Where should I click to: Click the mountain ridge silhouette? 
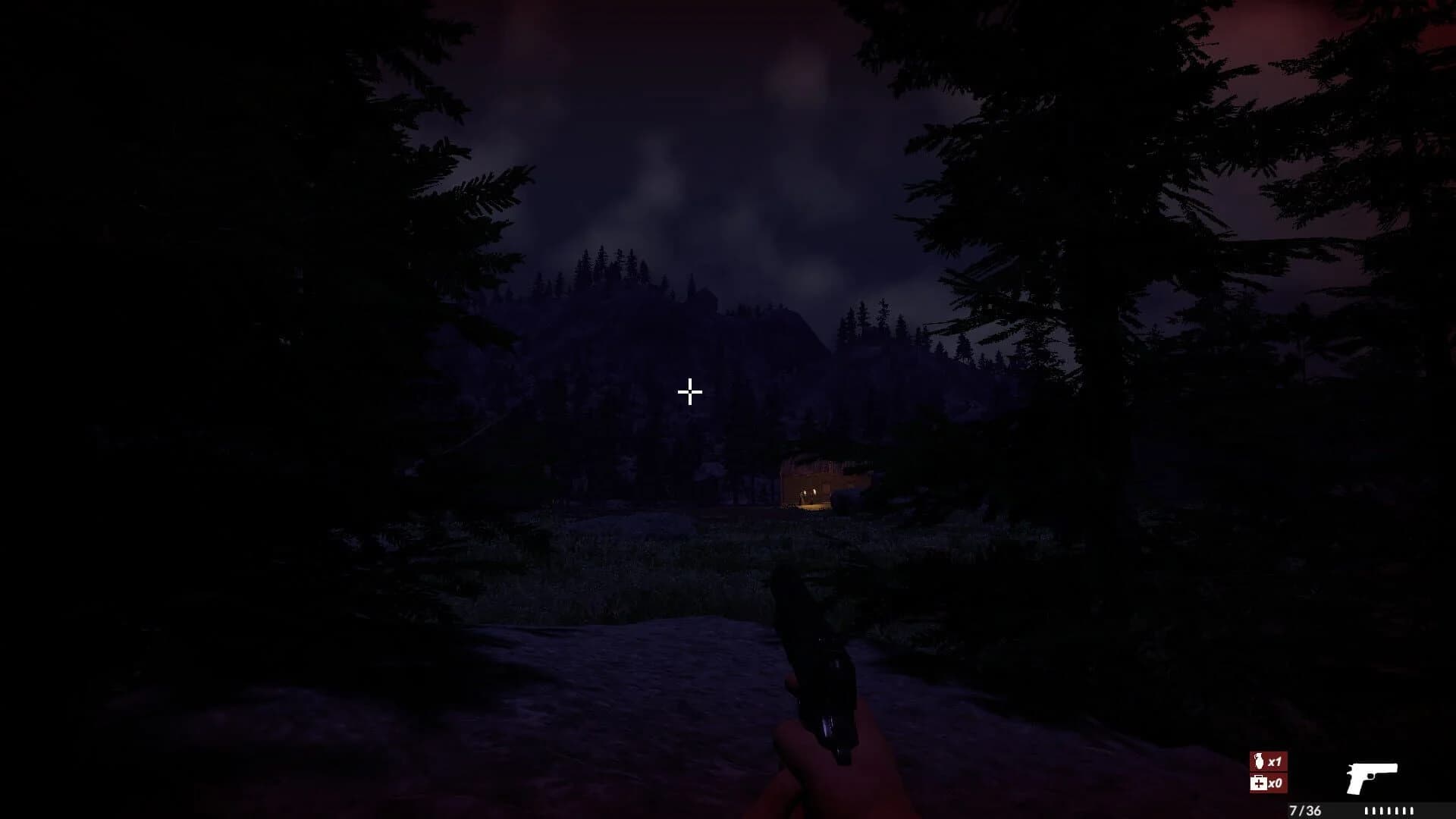click(682, 303)
